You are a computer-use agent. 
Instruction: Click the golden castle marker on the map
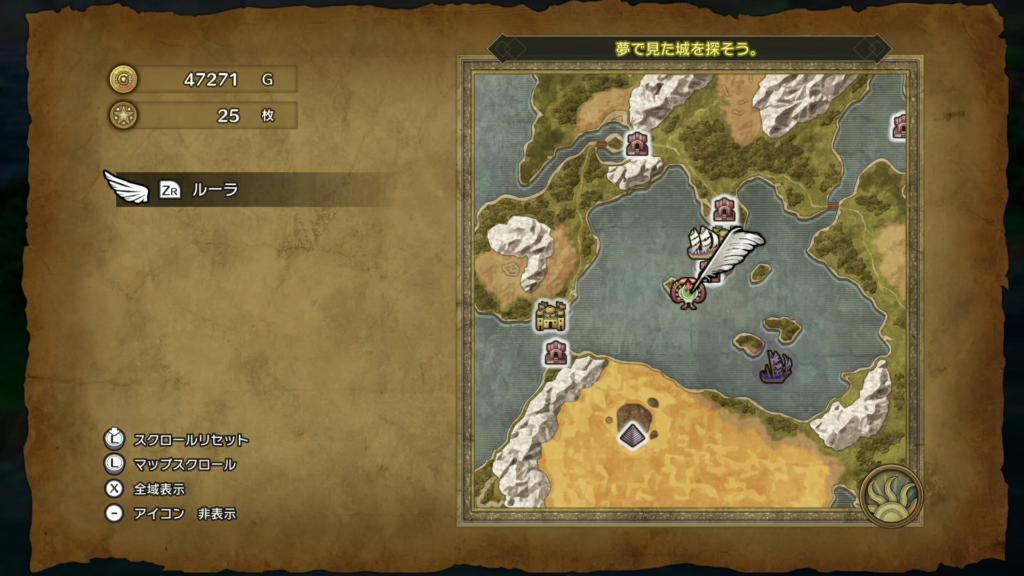[550, 316]
